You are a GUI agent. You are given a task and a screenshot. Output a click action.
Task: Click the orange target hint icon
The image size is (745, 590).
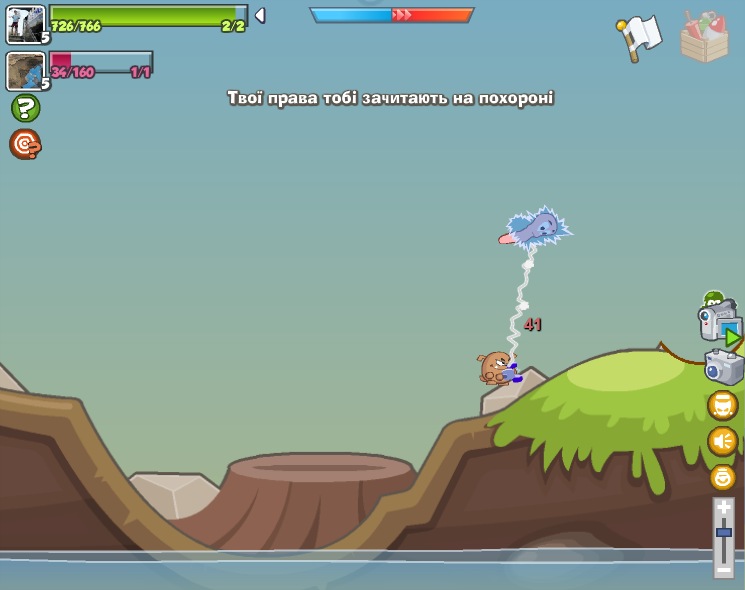25,145
